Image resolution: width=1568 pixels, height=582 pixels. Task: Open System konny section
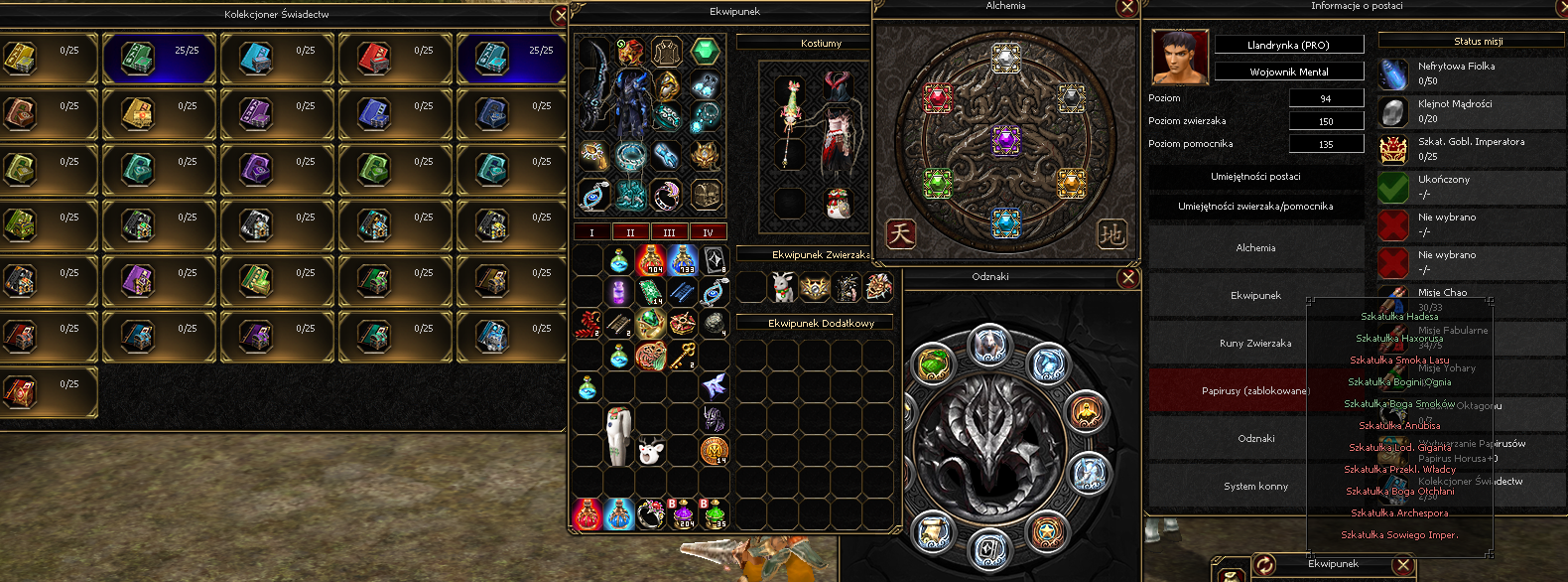1255,487
